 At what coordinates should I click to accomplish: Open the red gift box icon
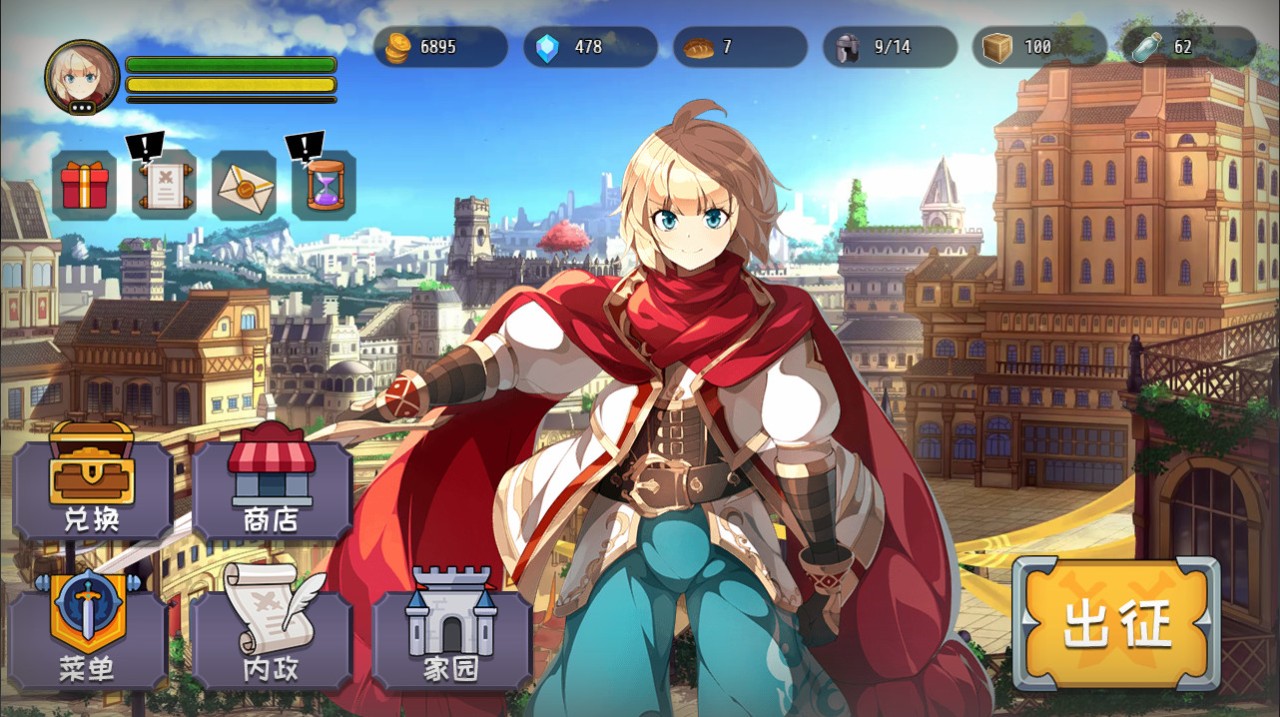click(x=84, y=186)
